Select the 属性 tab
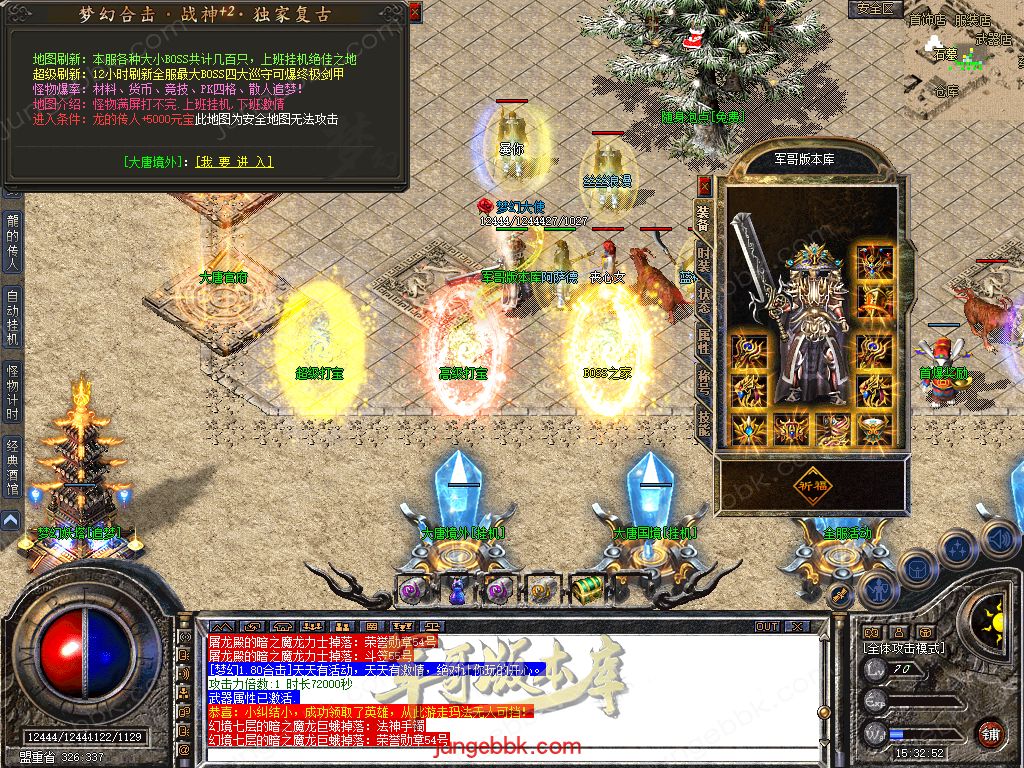 704,338
